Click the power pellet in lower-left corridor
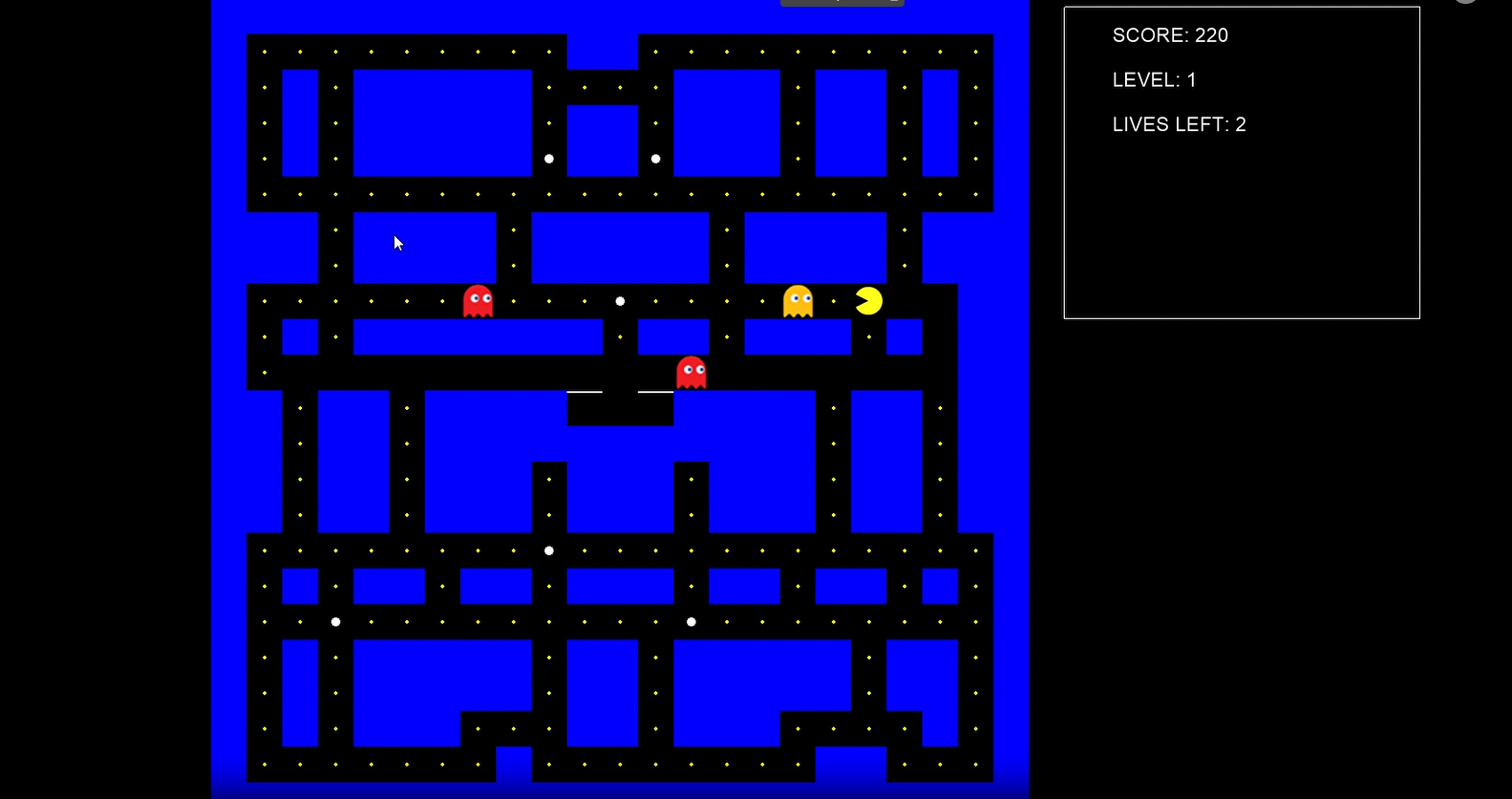Image resolution: width=1512 pixels, height=799 pixels. (x=335, y=621)
